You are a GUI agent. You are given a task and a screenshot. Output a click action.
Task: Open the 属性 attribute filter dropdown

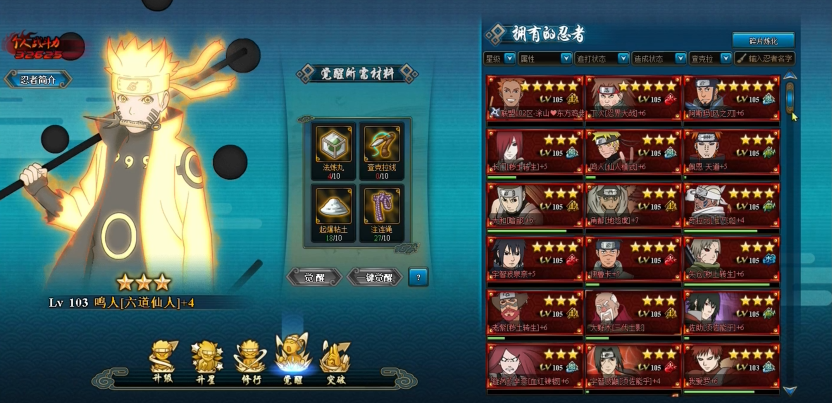pyautogui.click(x=544, y=59)
